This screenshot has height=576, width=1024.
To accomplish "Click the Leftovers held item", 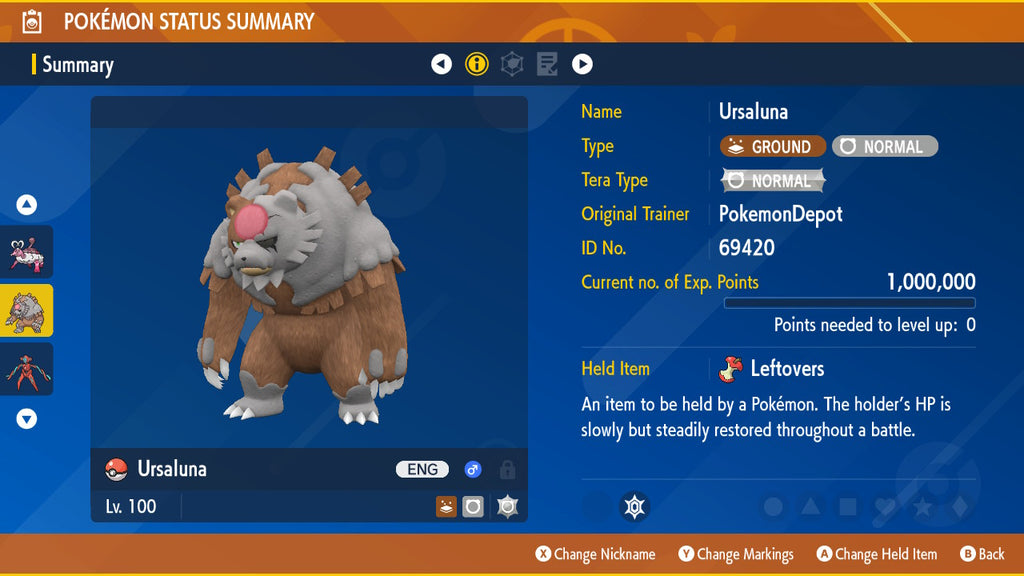I will pyautogui.click(x=772, y=369).
